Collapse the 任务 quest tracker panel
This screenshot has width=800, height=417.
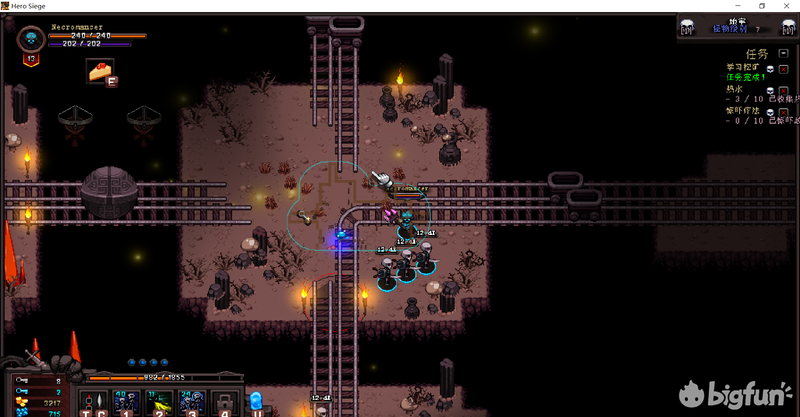(782, 53)
